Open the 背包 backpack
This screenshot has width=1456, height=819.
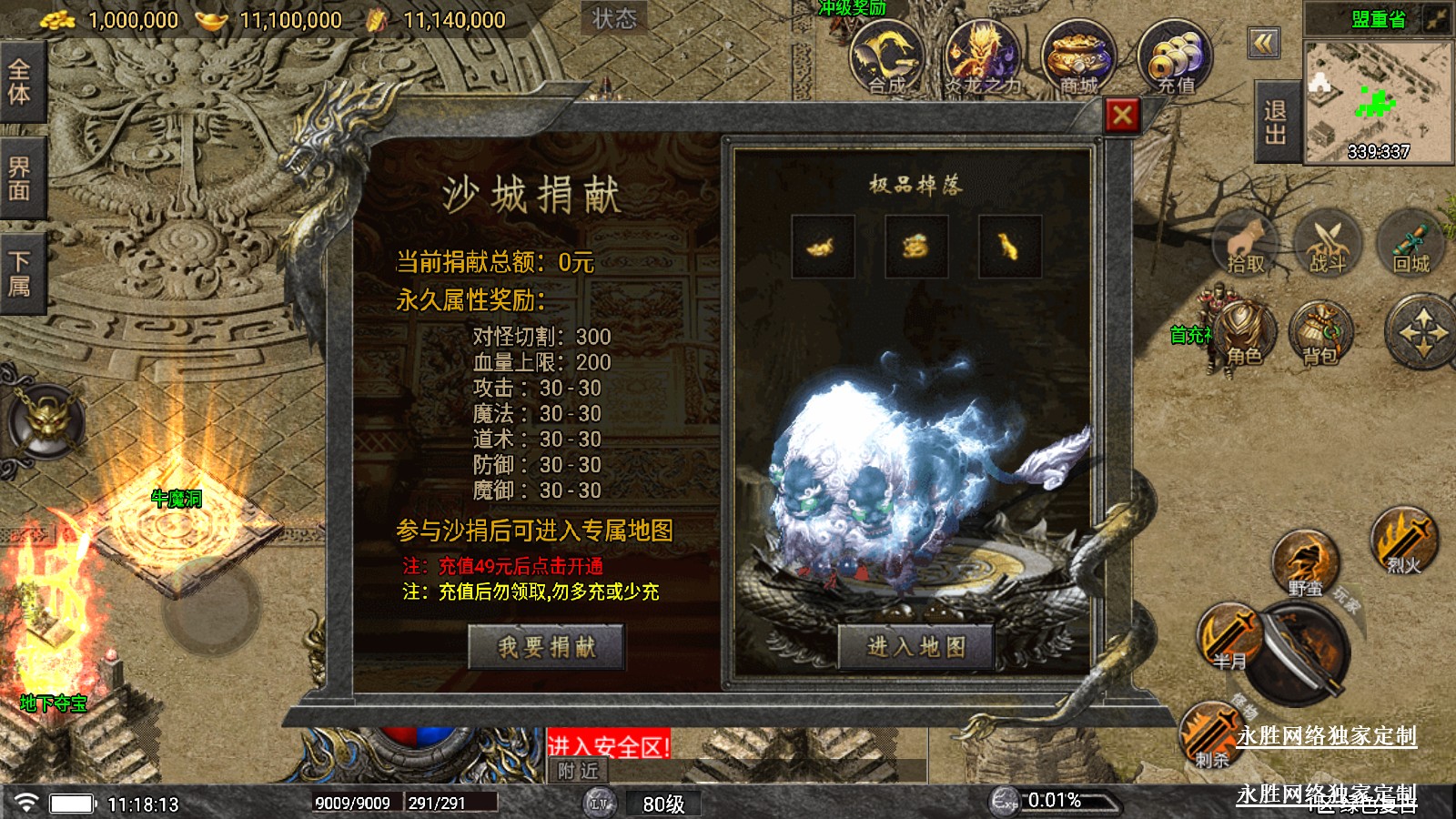1320,334
